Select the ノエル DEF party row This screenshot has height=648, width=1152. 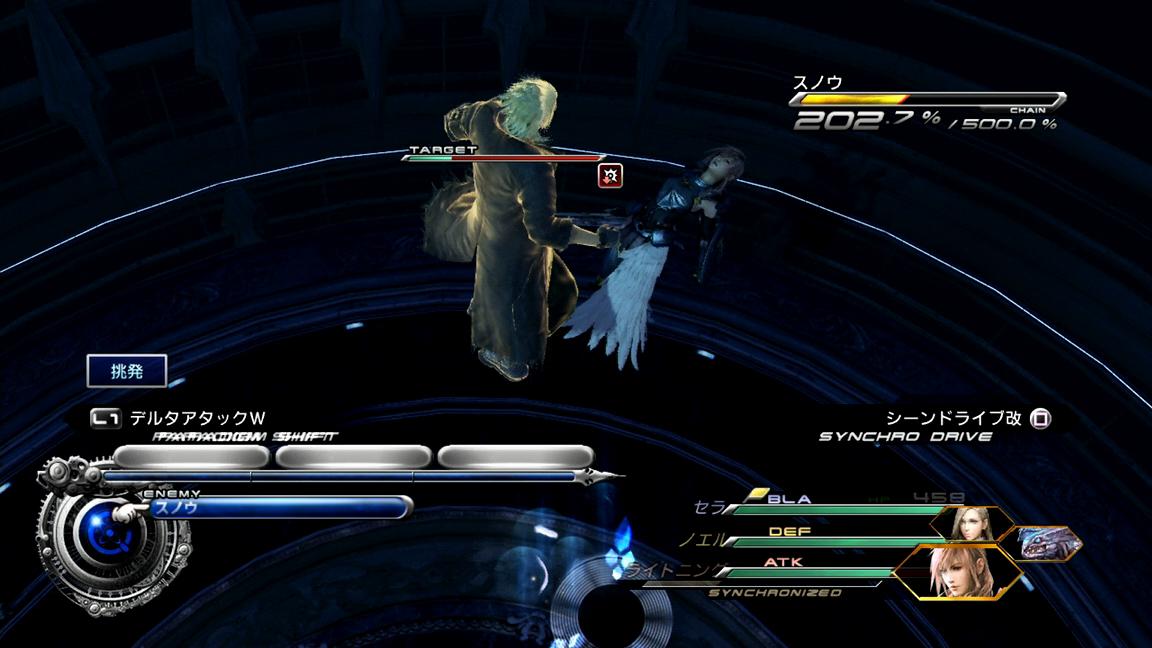[810, 539]
